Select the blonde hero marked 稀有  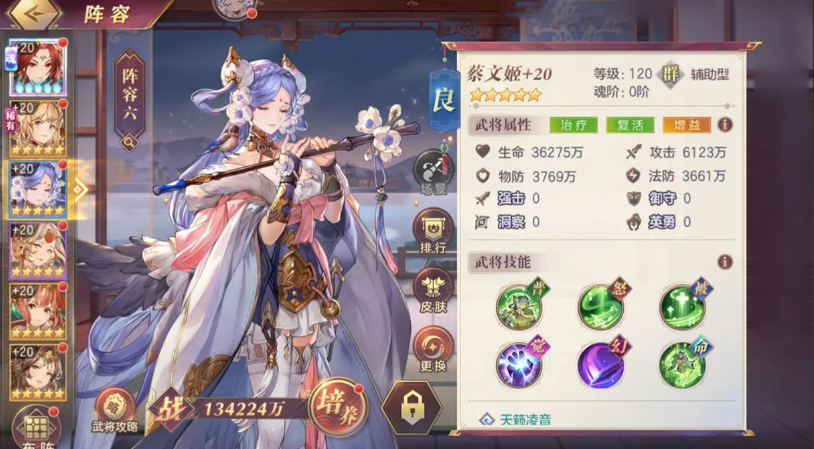click(x=37, y=130)
